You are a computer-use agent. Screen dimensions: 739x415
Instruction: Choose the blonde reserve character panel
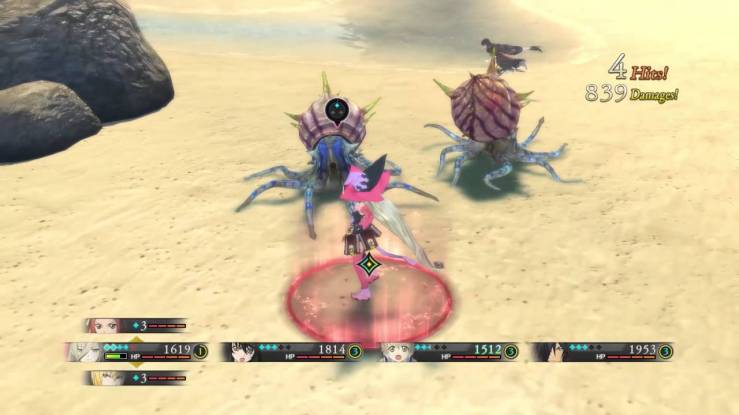(136, 377)
